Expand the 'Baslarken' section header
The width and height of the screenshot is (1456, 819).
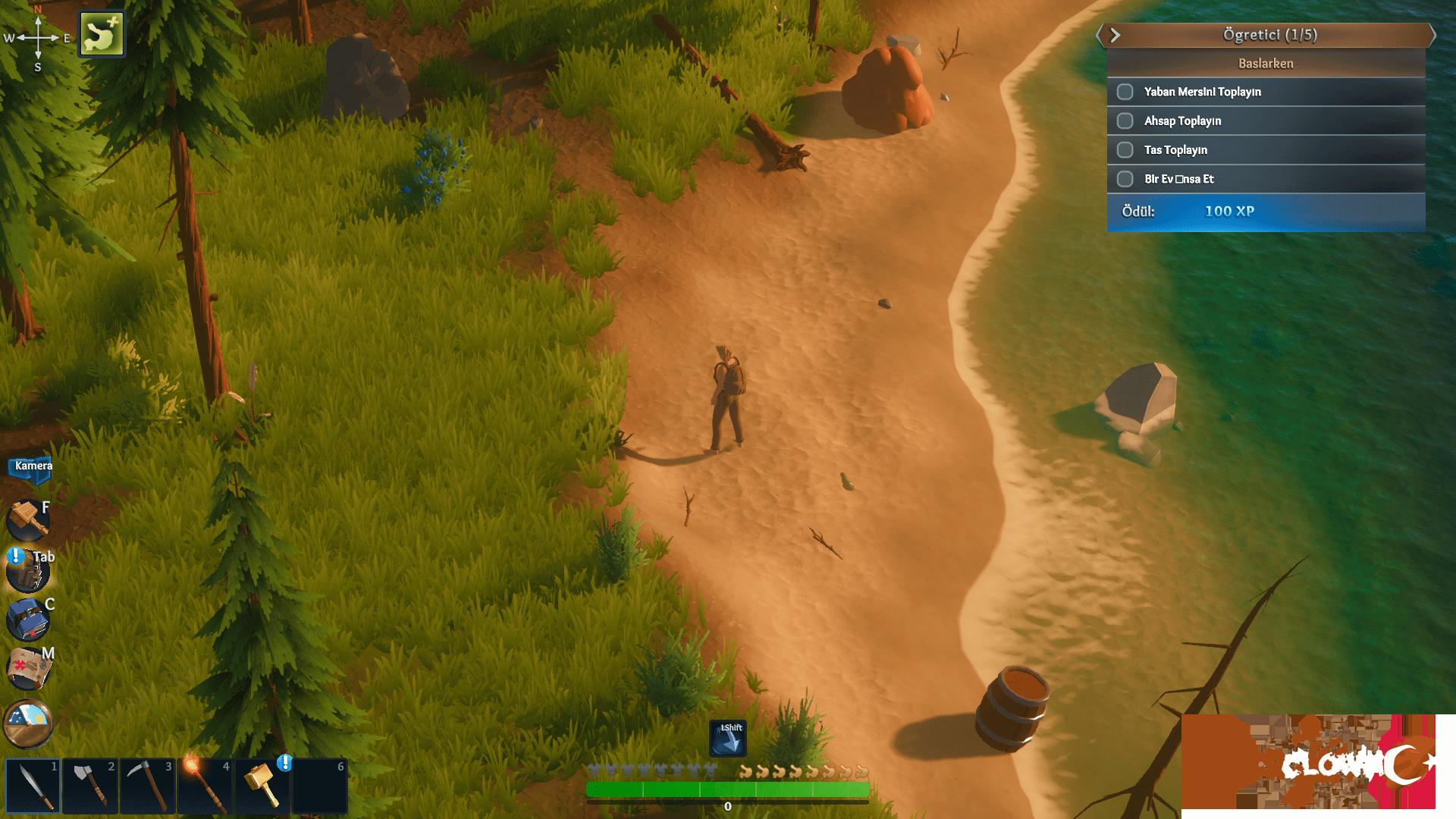coord(1266,63)
